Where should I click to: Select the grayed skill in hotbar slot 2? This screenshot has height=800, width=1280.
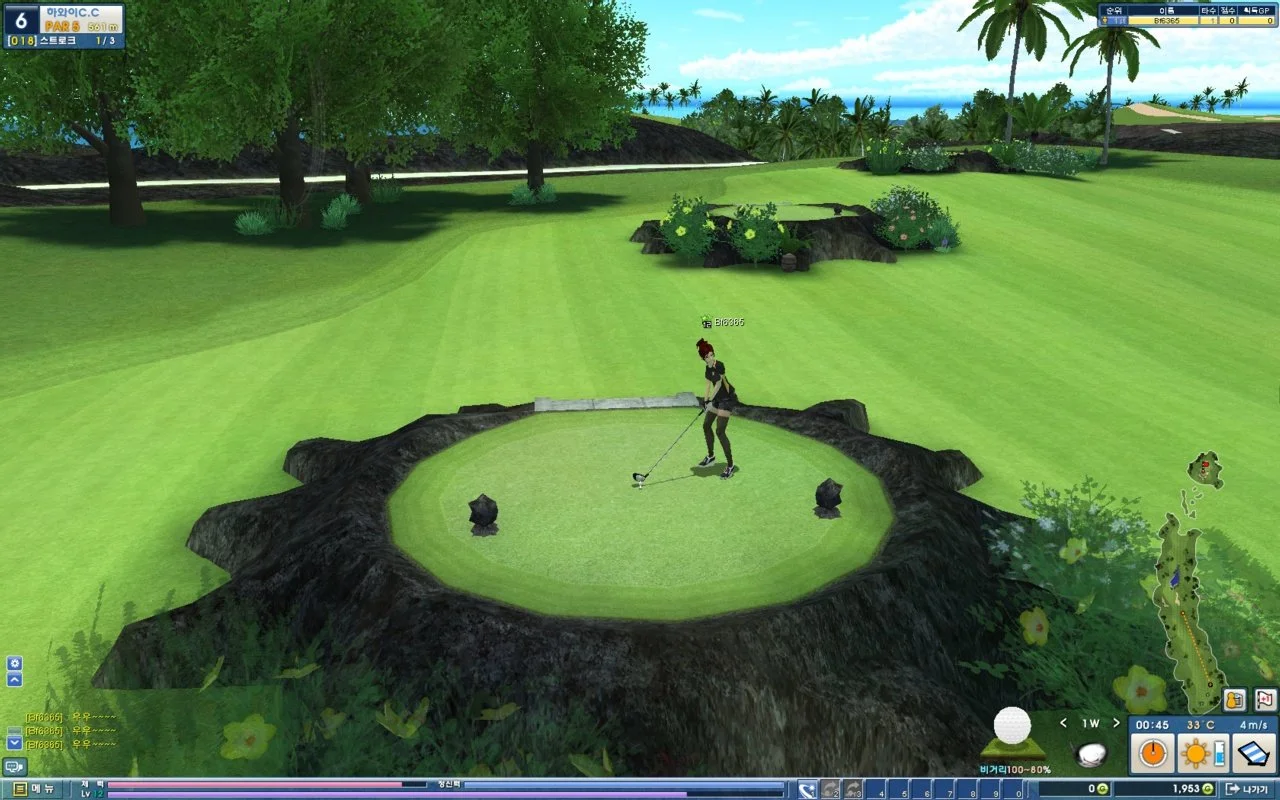pyautogui.click(x=831, y=790)
